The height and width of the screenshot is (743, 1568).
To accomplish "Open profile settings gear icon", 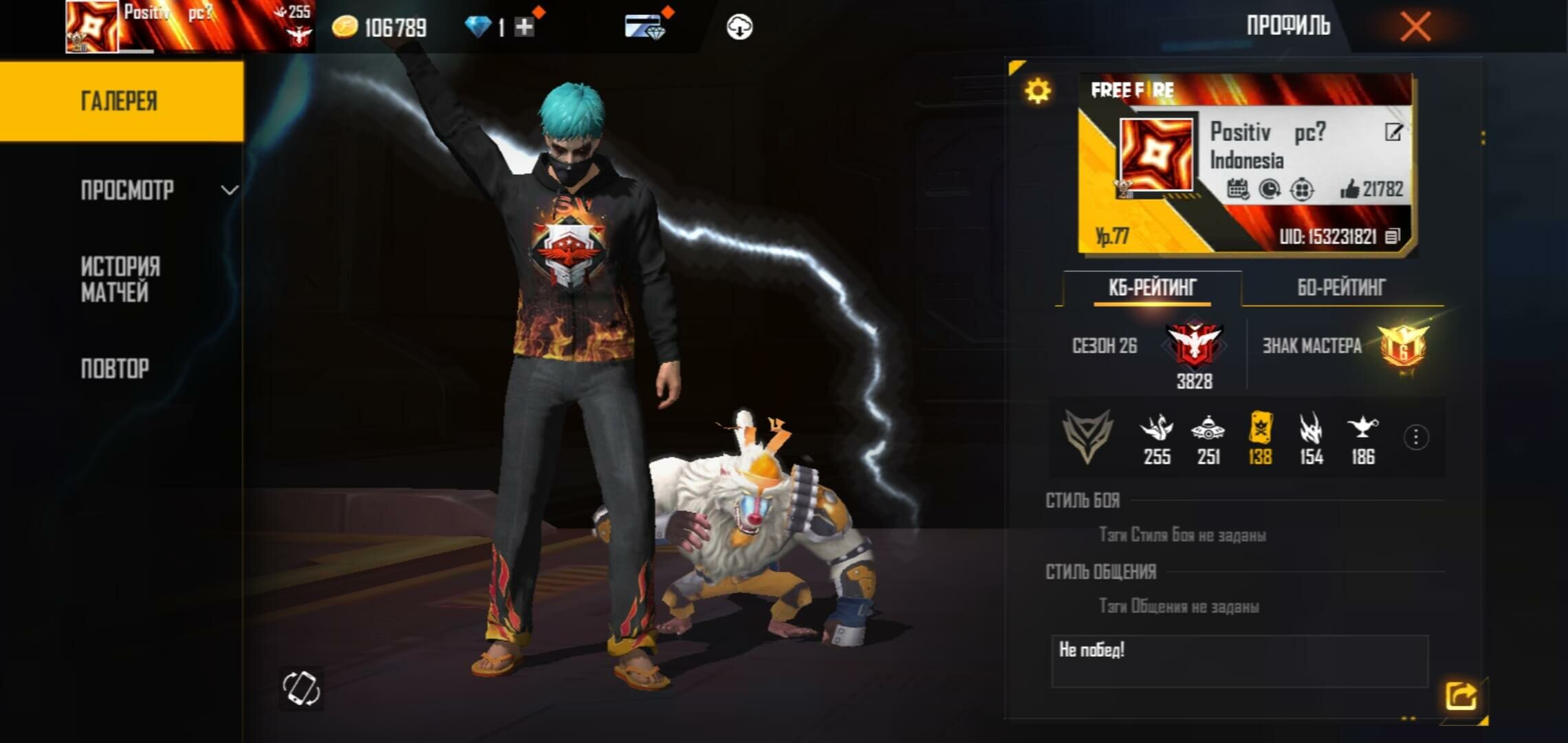I will tap(1037, 91).
